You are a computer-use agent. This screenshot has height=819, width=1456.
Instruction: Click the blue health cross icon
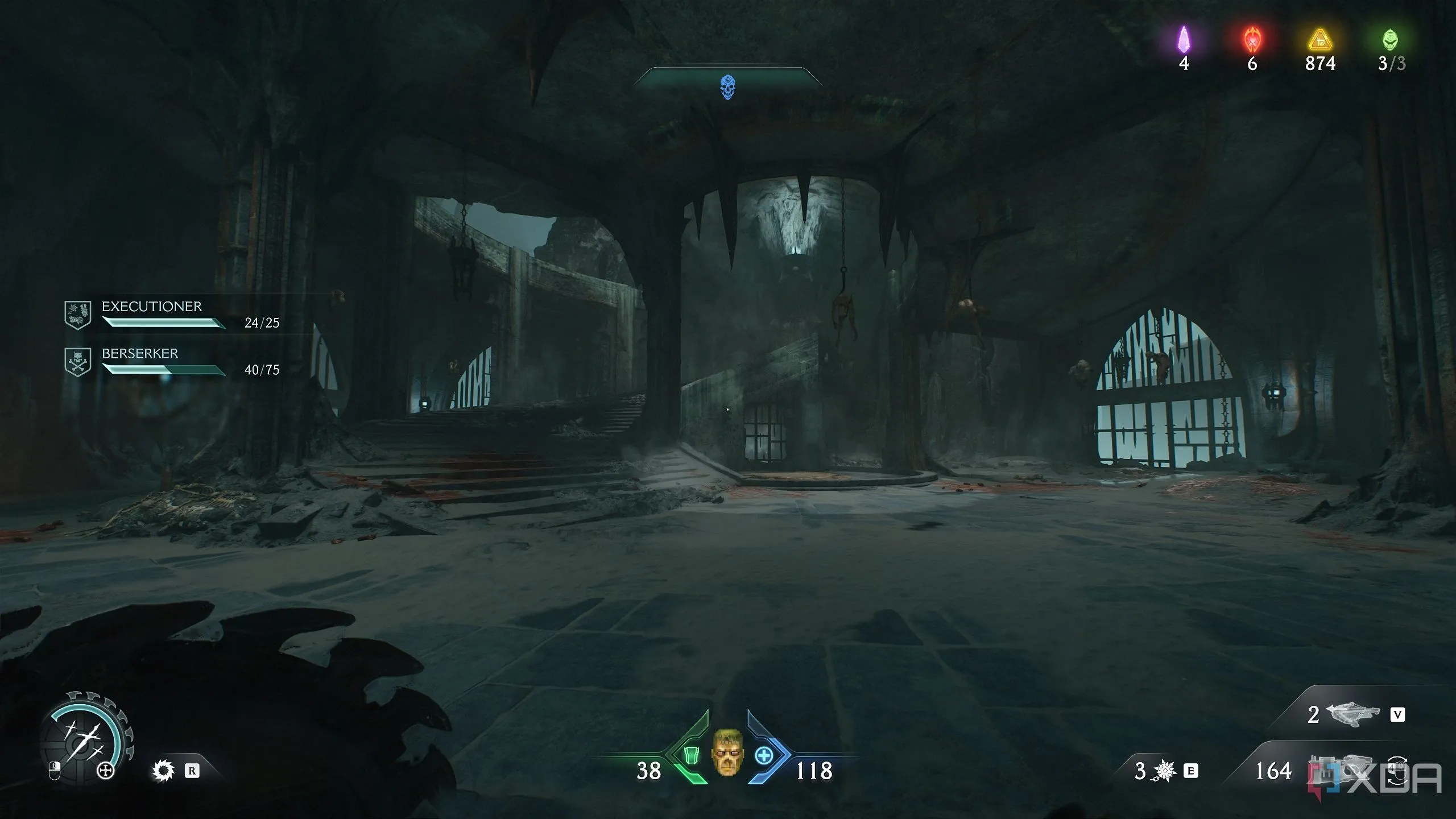pyautogui.click(x=764, y=755)
